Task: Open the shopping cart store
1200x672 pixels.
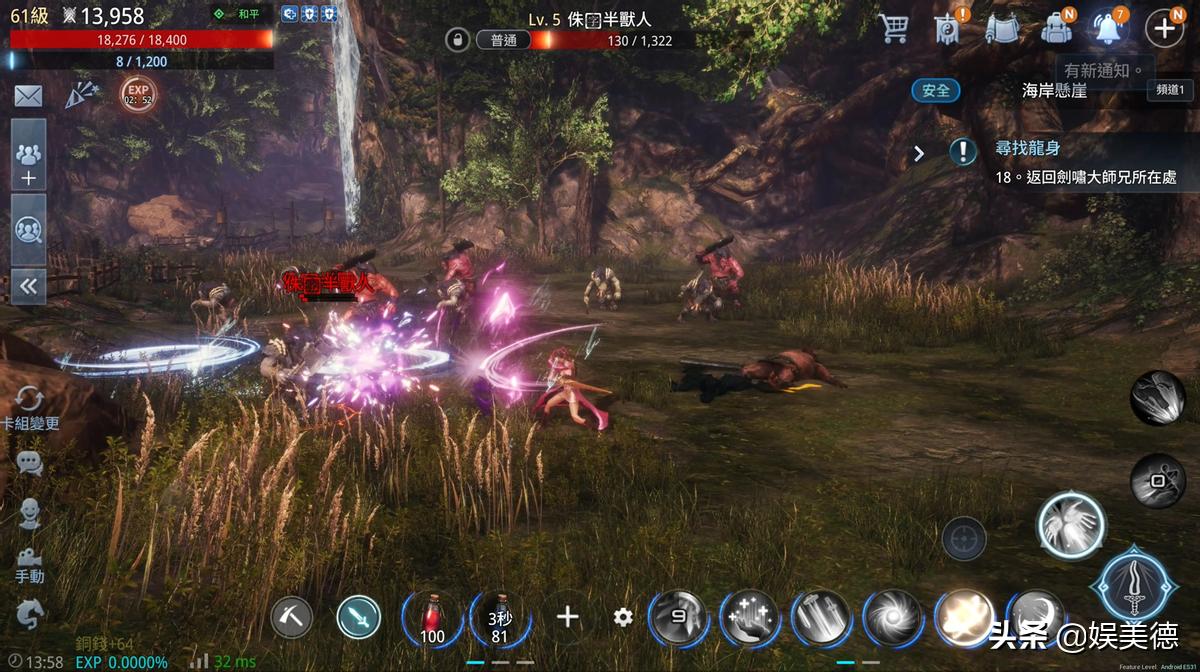Action: tap(893, 28)
